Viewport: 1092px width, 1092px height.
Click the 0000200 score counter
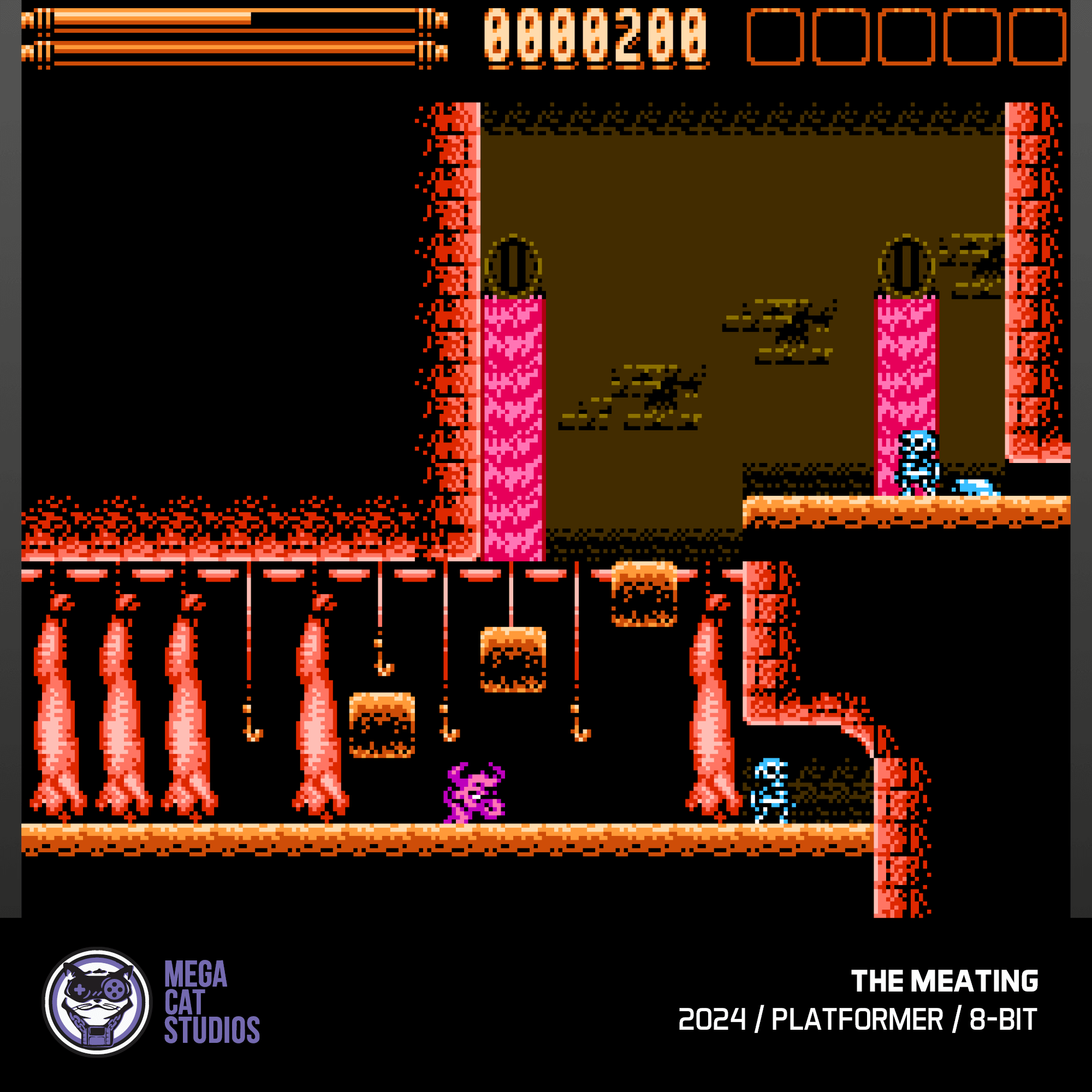pos(599,37)
